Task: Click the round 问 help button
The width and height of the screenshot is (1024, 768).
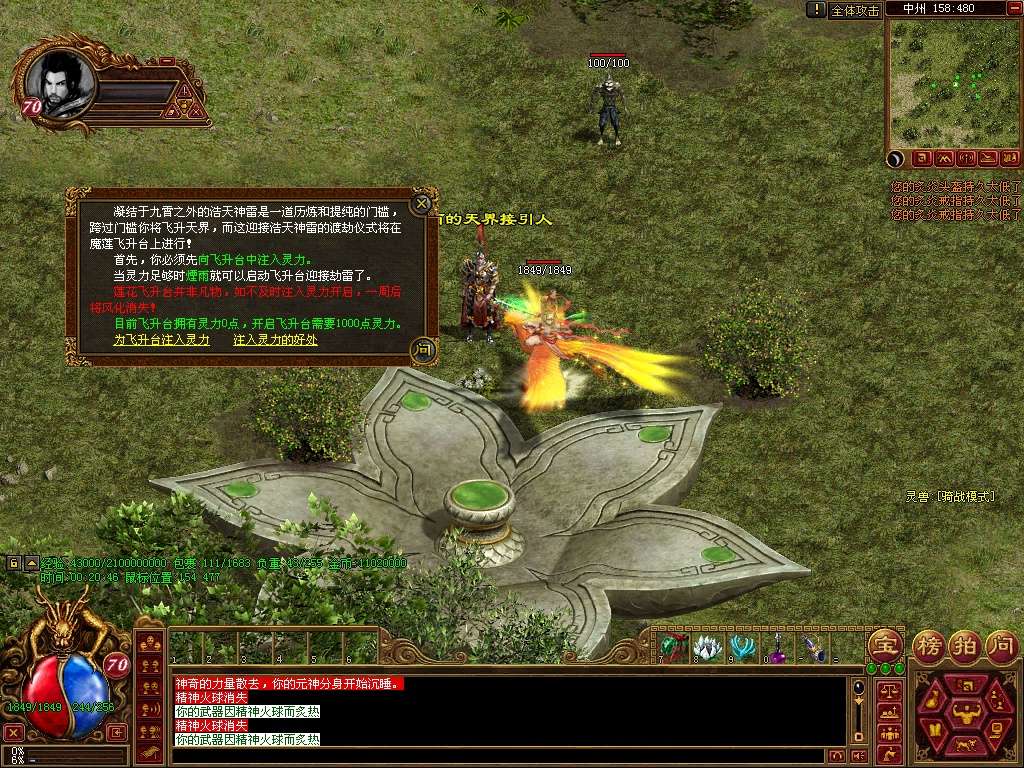Action: tap(1001, 644)
